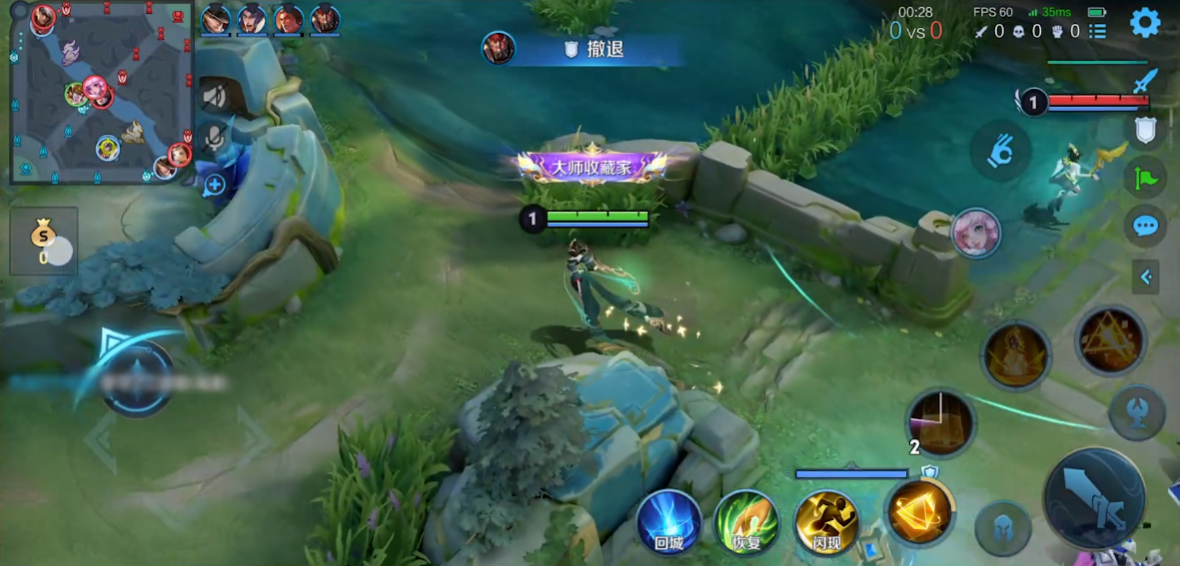This screenshot has width=1180, height=566.
Task: Activate the 回城 recall button
Action: pos(669,522)
